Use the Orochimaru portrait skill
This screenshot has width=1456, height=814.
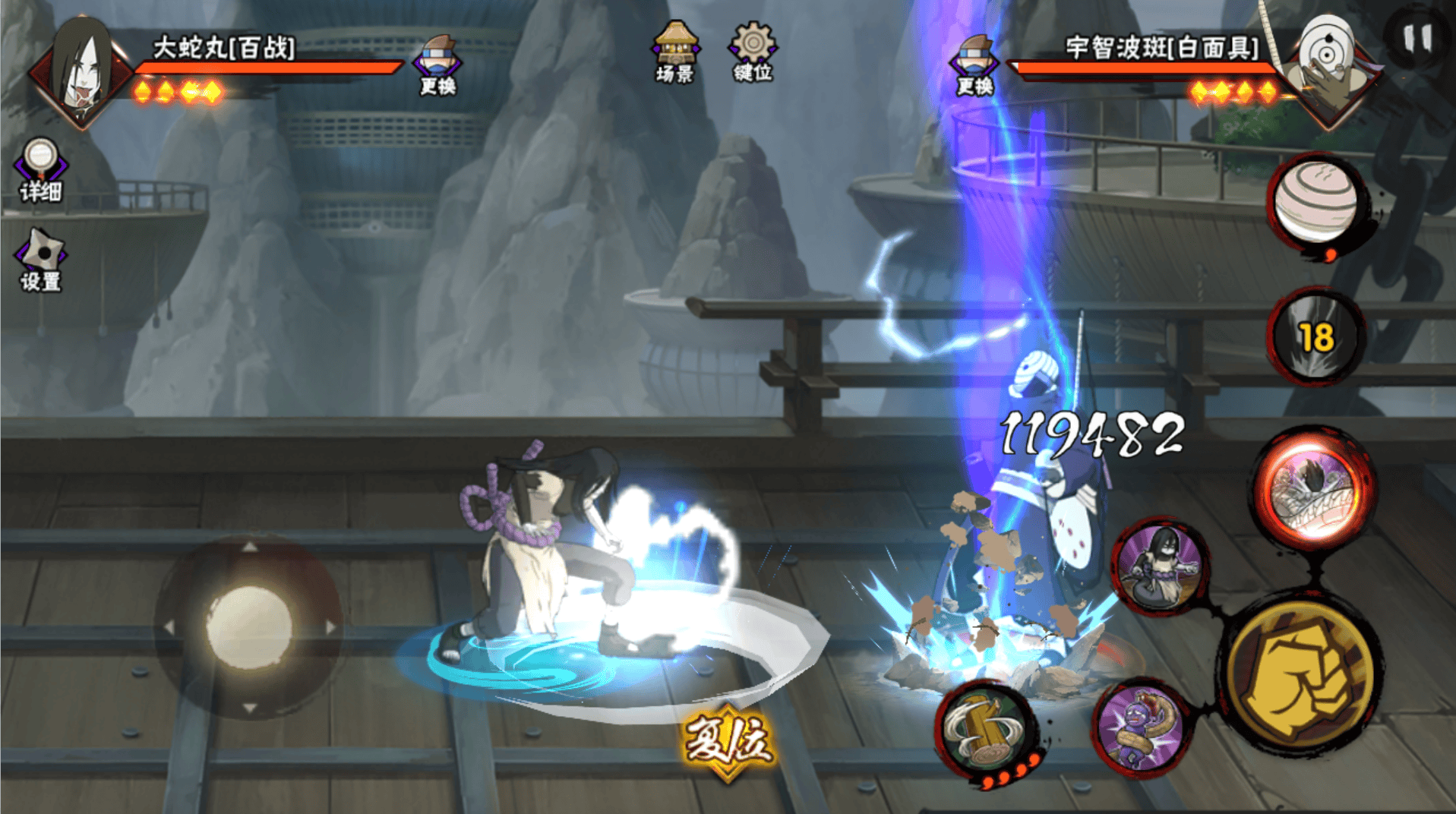[1161, 566]
